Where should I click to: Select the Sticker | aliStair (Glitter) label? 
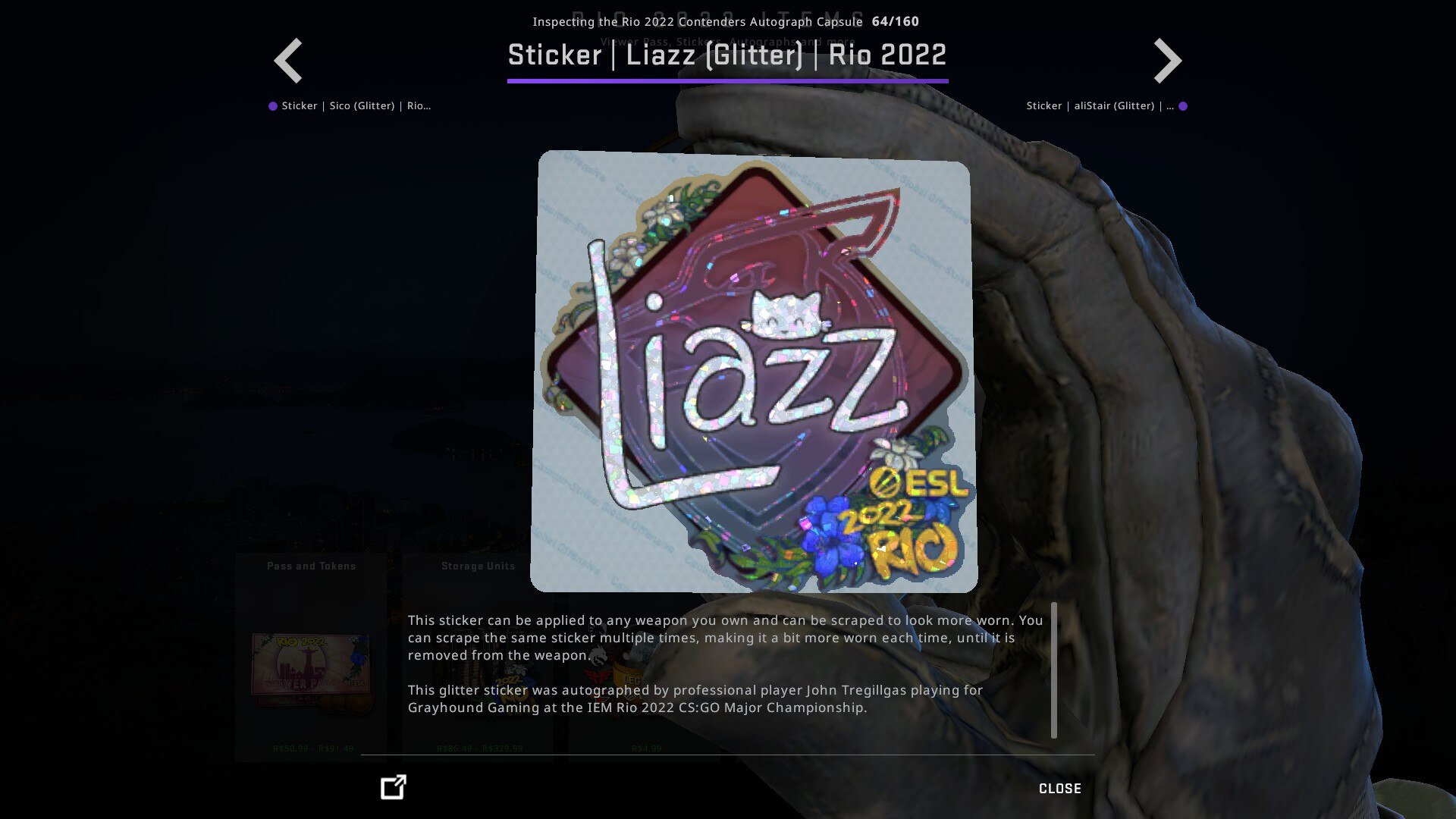click(1098, 105)
